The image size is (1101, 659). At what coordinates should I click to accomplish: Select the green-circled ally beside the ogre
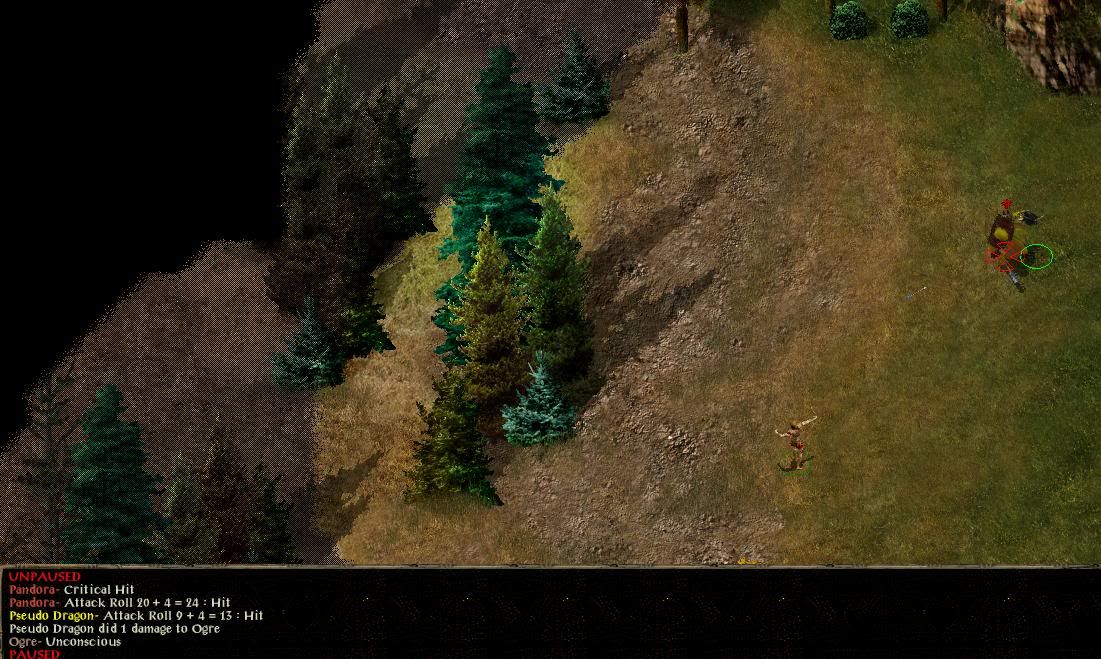[1038, 256]
